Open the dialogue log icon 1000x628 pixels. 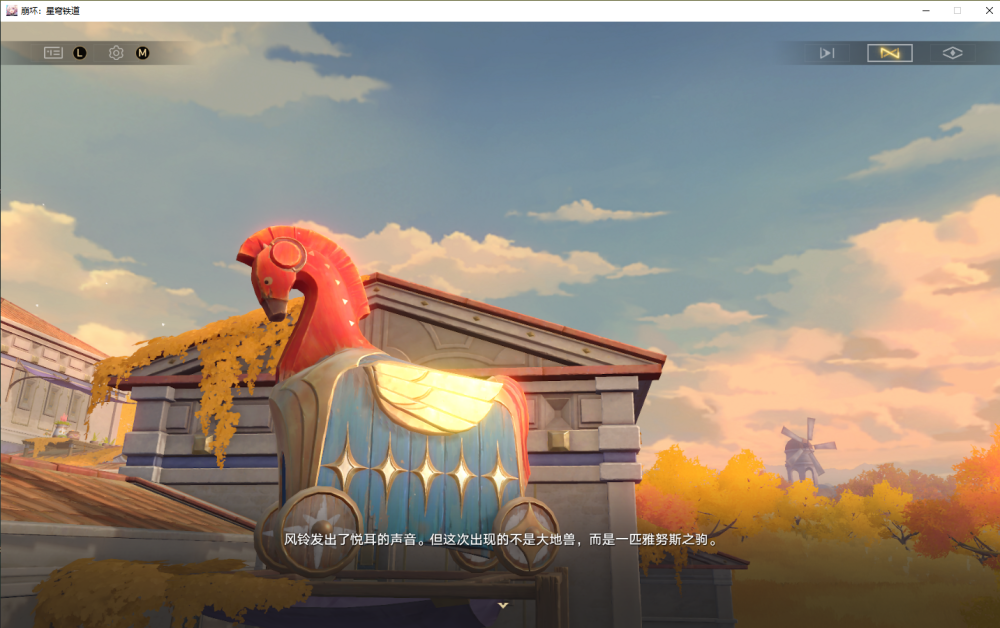tap(53, 53)
